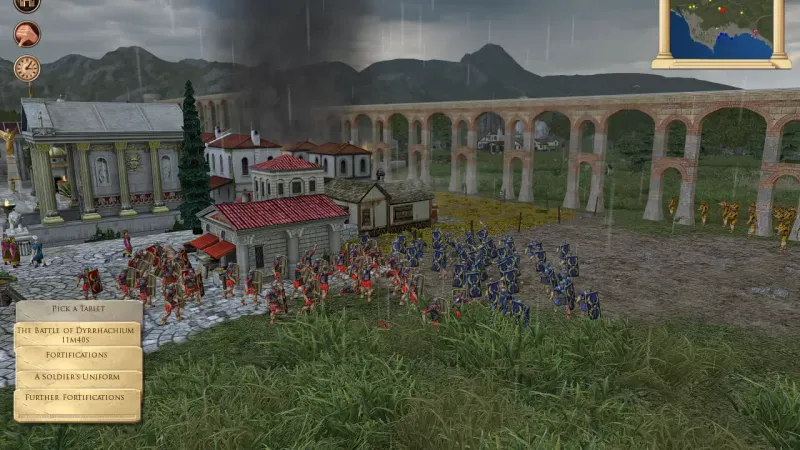This screenshot has width=800, height=450.
Task: Open the Further Fortifications tablet
Action: [x=78, y=398]
